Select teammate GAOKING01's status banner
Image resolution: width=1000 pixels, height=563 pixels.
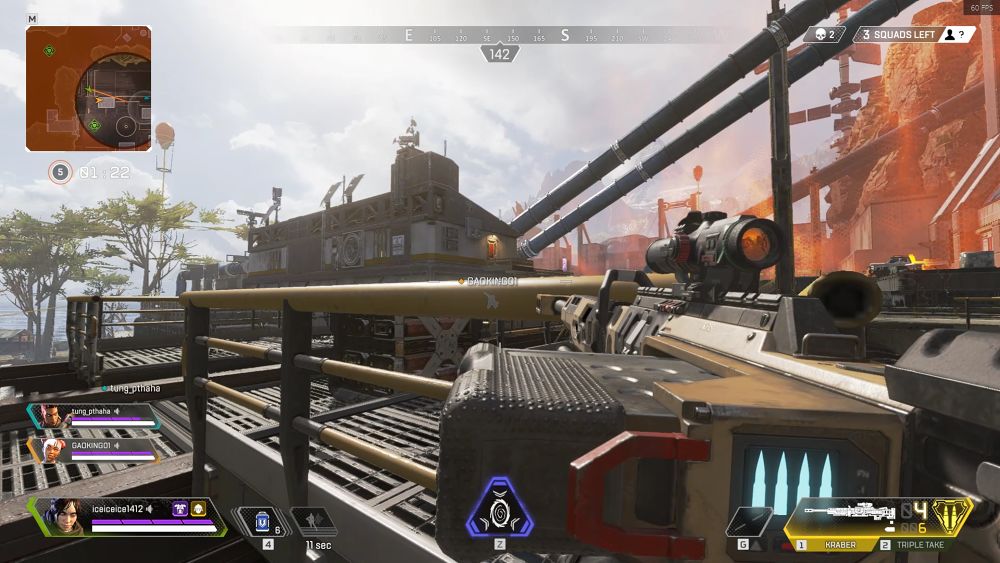[x=95, y=449]
